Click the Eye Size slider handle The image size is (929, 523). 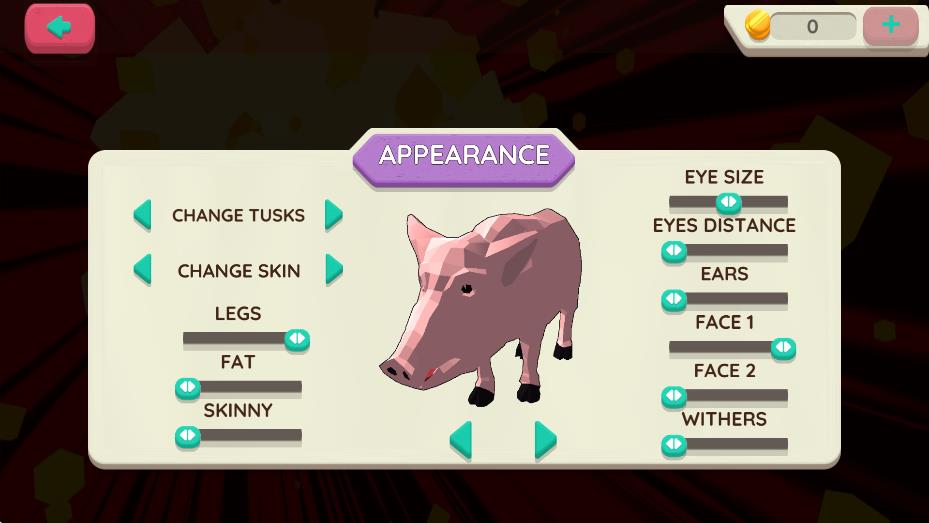729,203
